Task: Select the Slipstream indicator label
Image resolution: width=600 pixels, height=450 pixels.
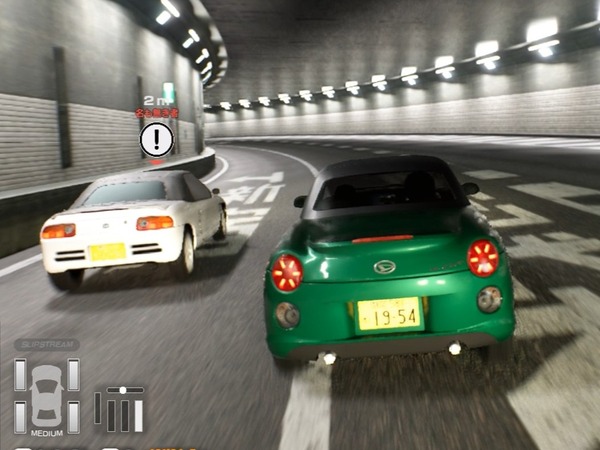Action: pos(46,345)
